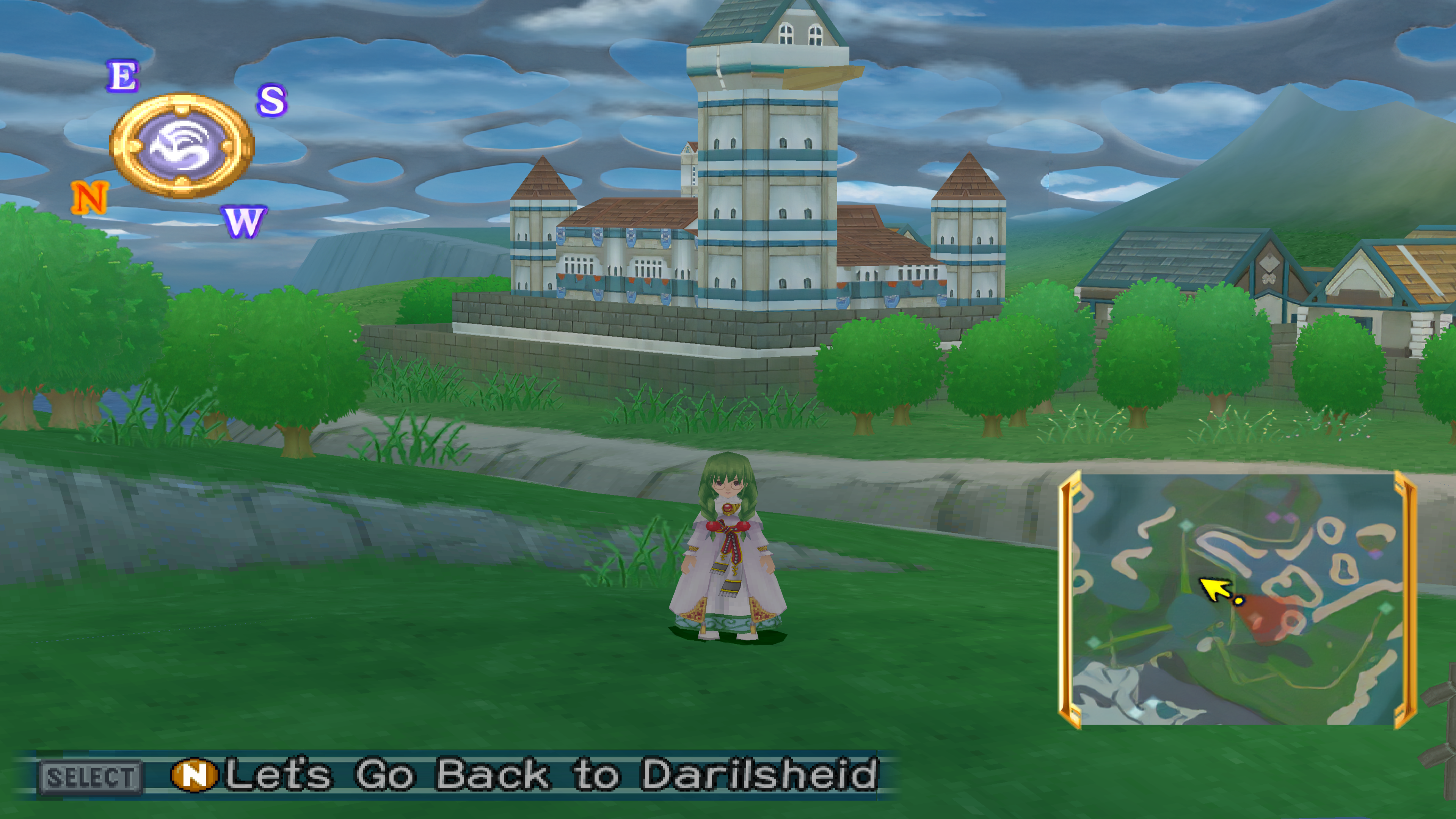
Task: Open the world minimap
Action: [x=1237, y=599]
